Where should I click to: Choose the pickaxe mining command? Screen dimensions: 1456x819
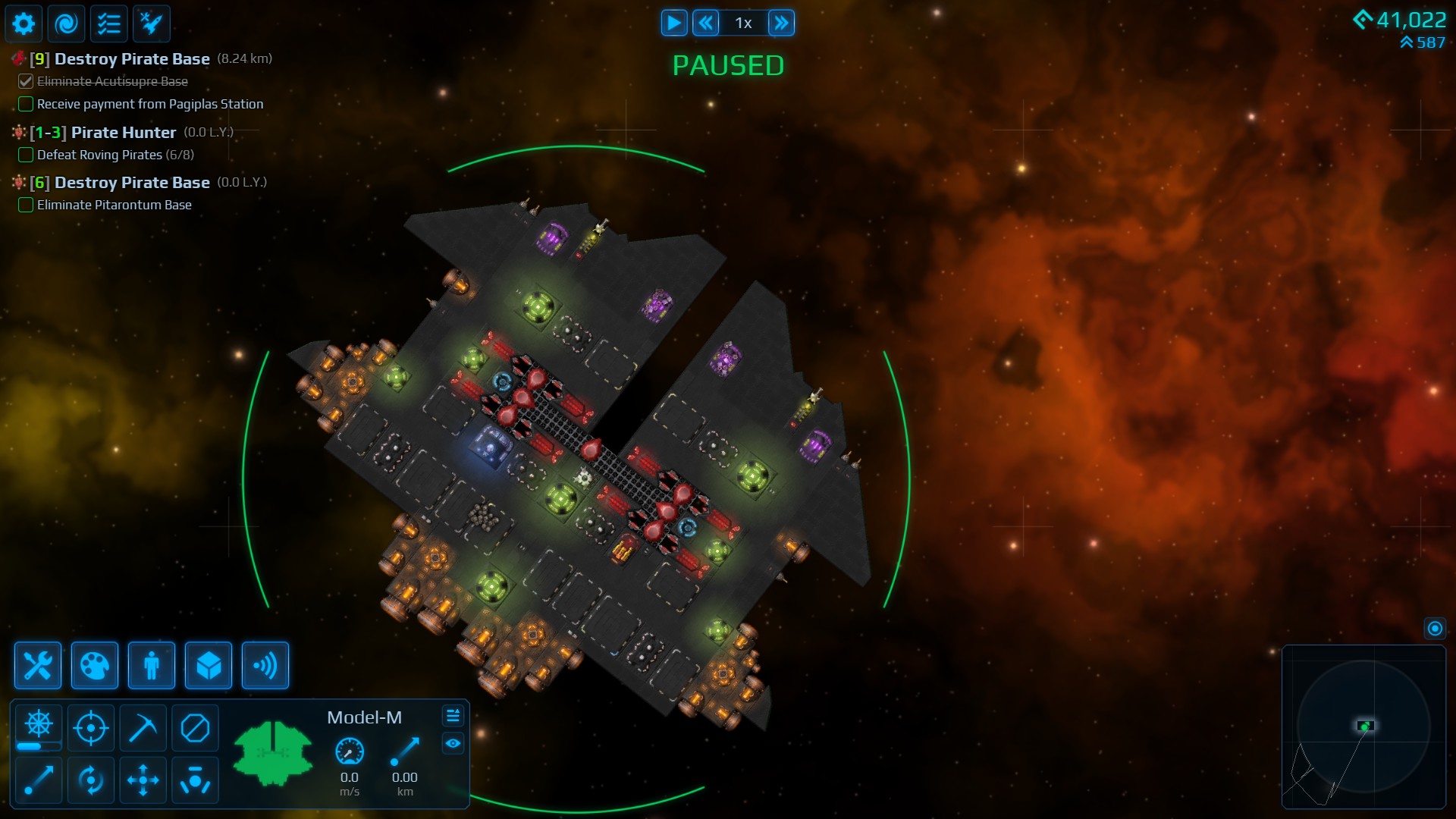[143, 728]
